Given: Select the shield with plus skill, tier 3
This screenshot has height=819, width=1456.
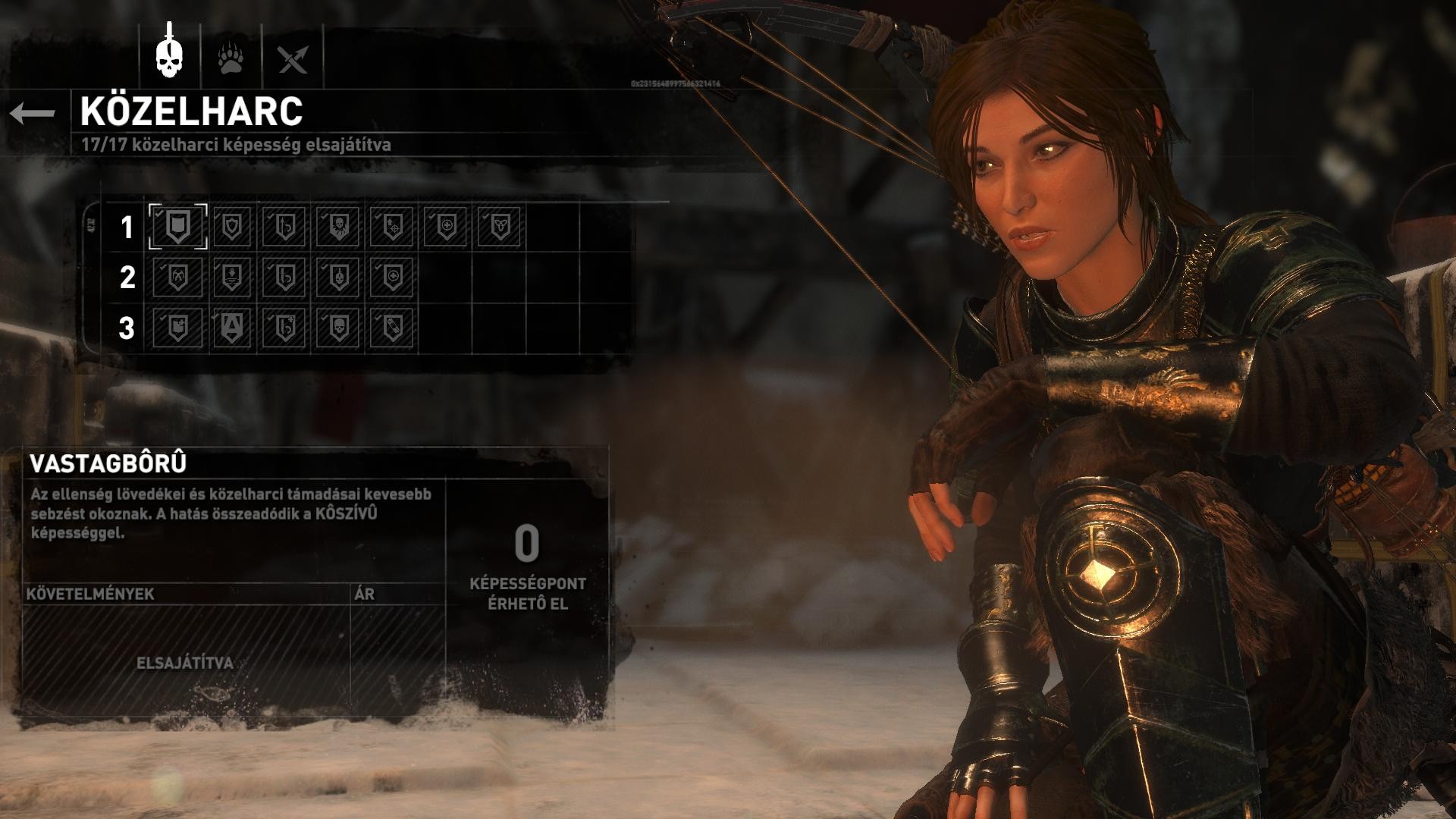Looking at the screenshot, I should pyautogui.click(x=178, y=328).
